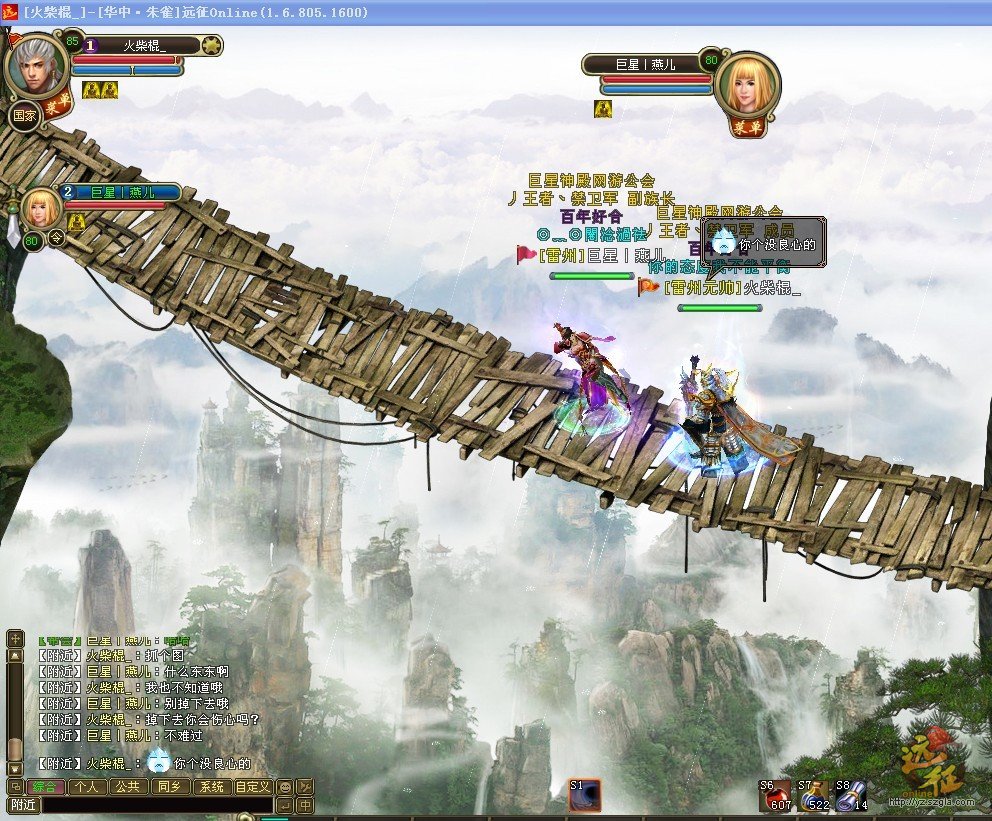Open the 附近 chat channel selector

pos(23,805)
